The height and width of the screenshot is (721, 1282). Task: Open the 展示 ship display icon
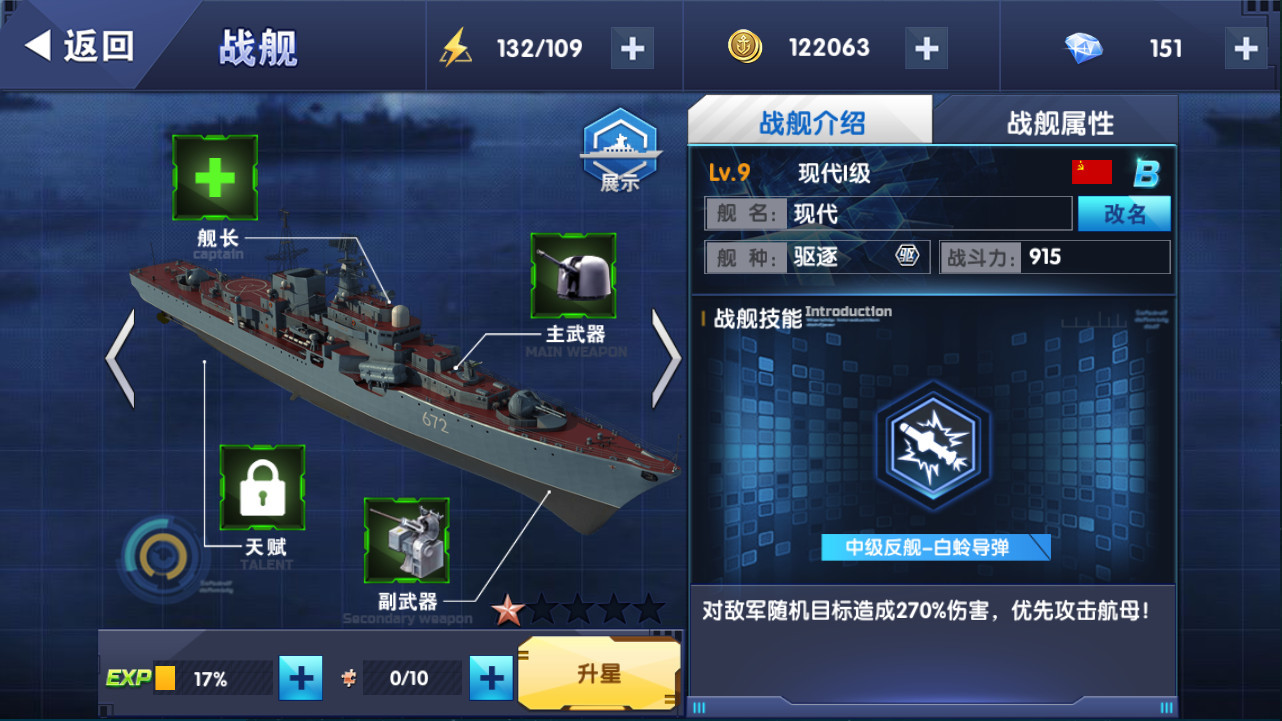pyautogui.click(x=620, y=149)
